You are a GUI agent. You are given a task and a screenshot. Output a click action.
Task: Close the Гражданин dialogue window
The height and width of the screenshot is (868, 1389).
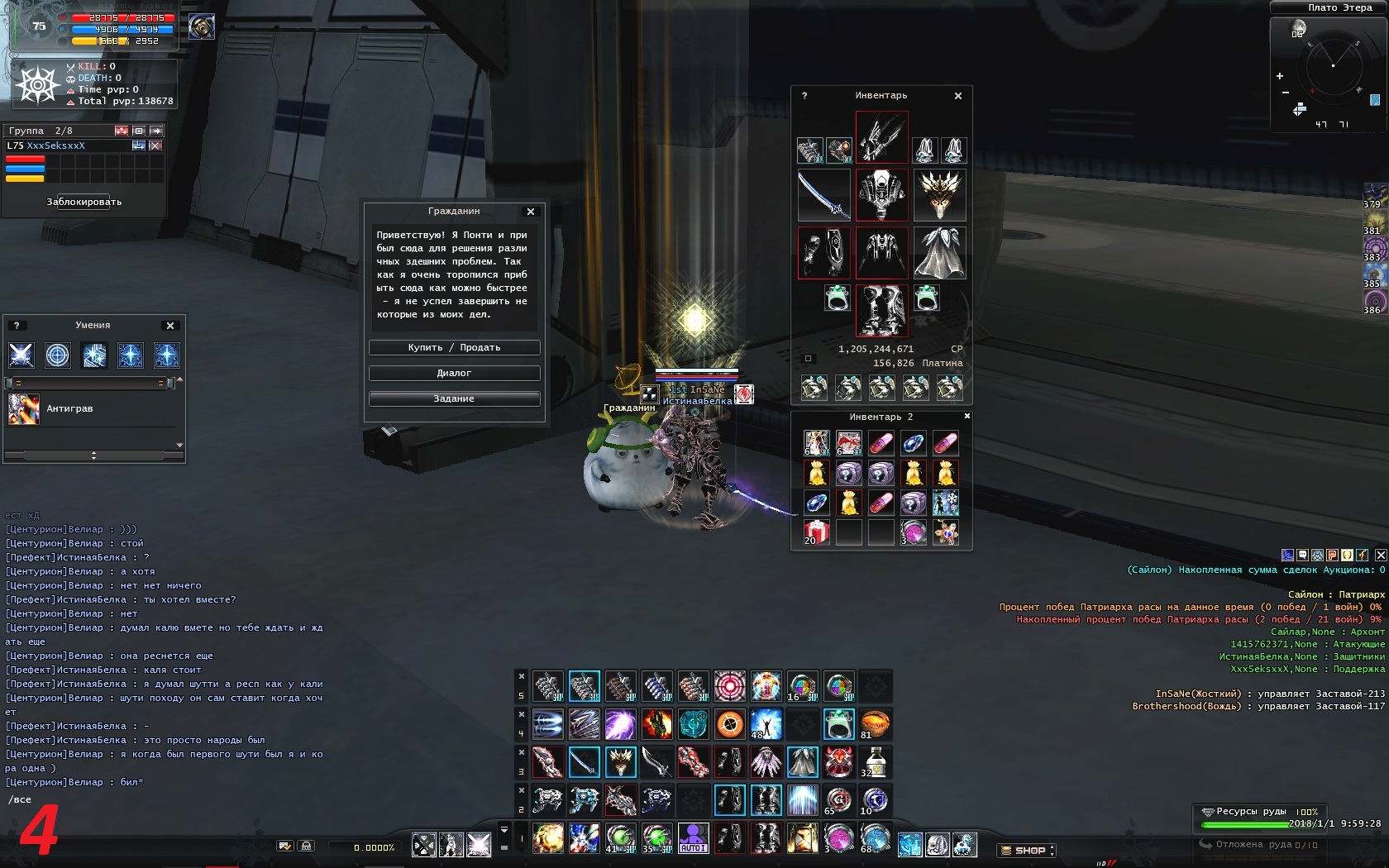pos(531,212)
